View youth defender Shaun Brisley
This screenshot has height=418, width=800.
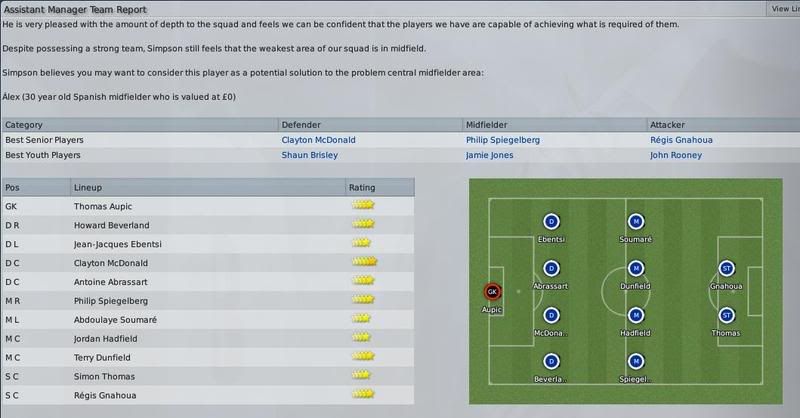310,155
